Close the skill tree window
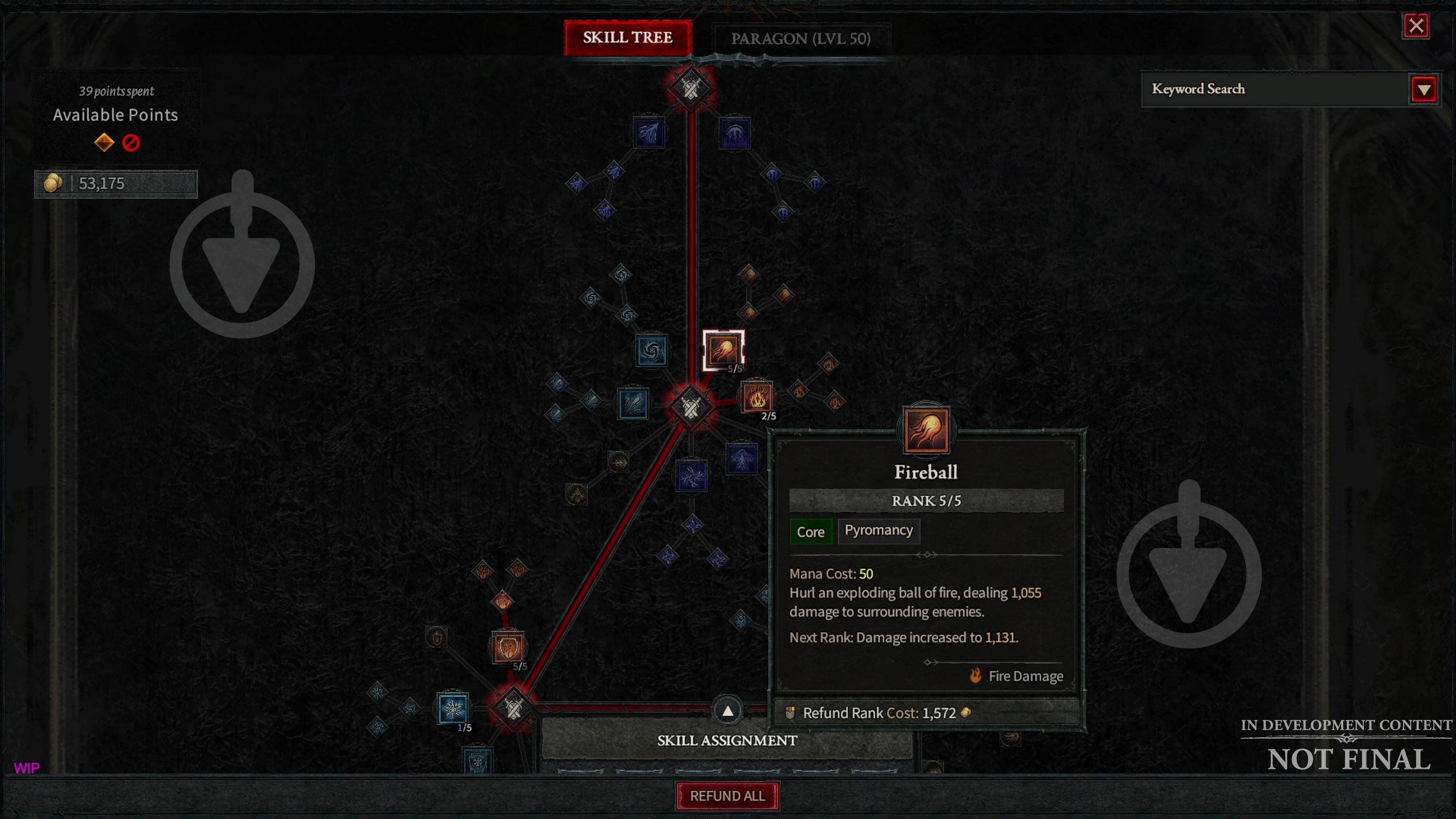The width and height of the screenshot is (1456, 819). 1416,25
